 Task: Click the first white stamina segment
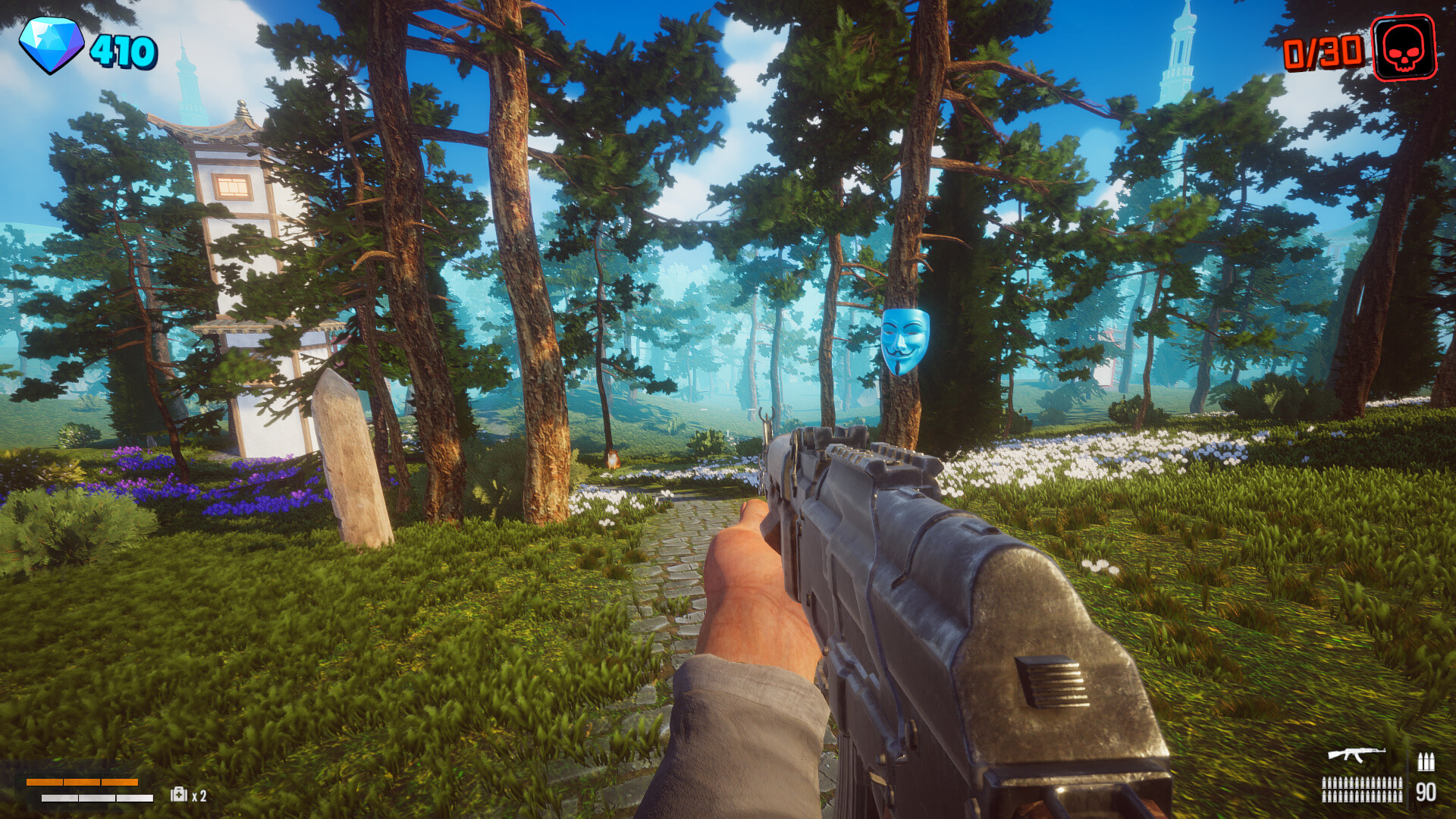(x=59, y=798)
